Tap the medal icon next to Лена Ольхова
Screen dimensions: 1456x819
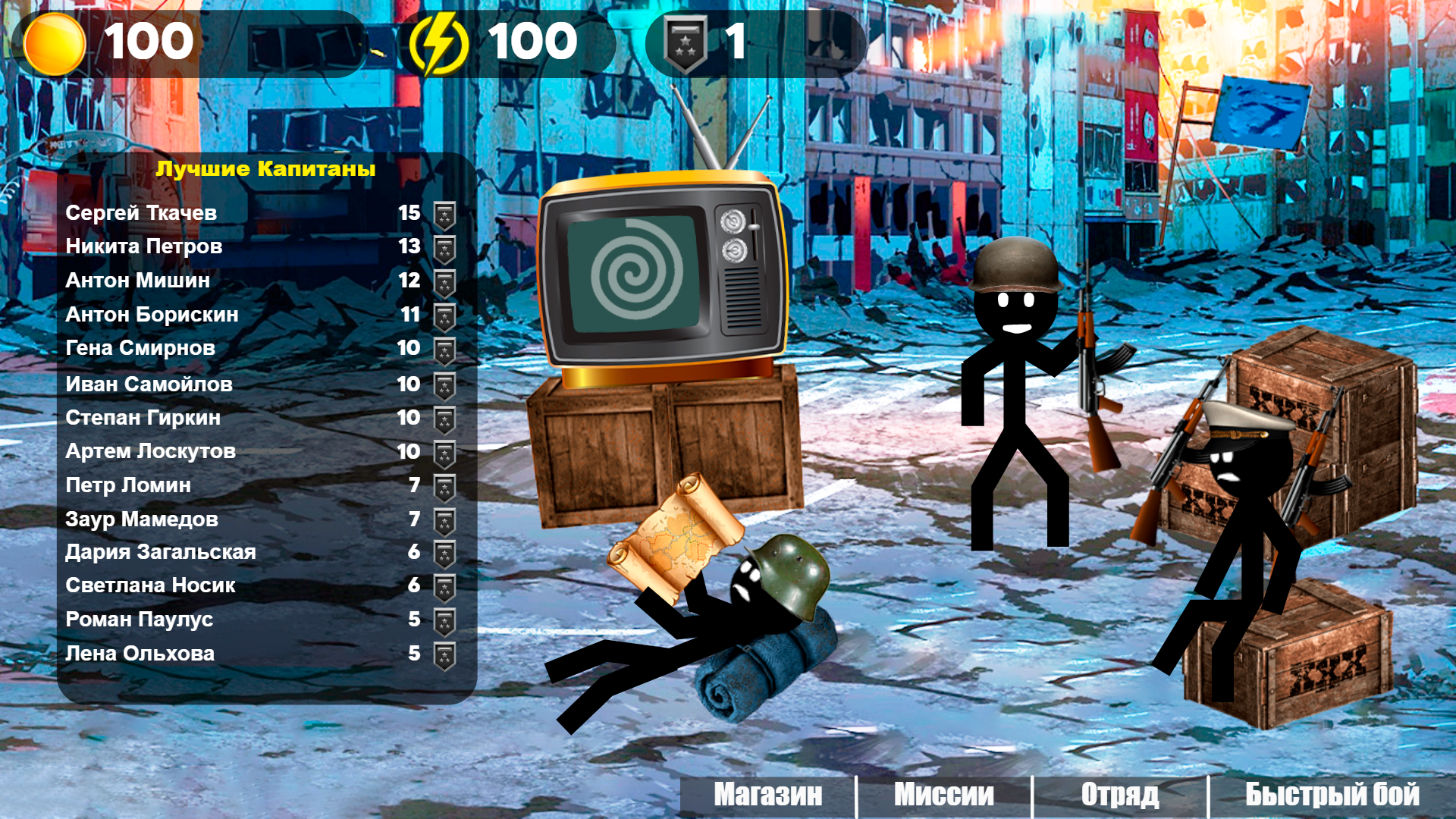click(442, 653)
